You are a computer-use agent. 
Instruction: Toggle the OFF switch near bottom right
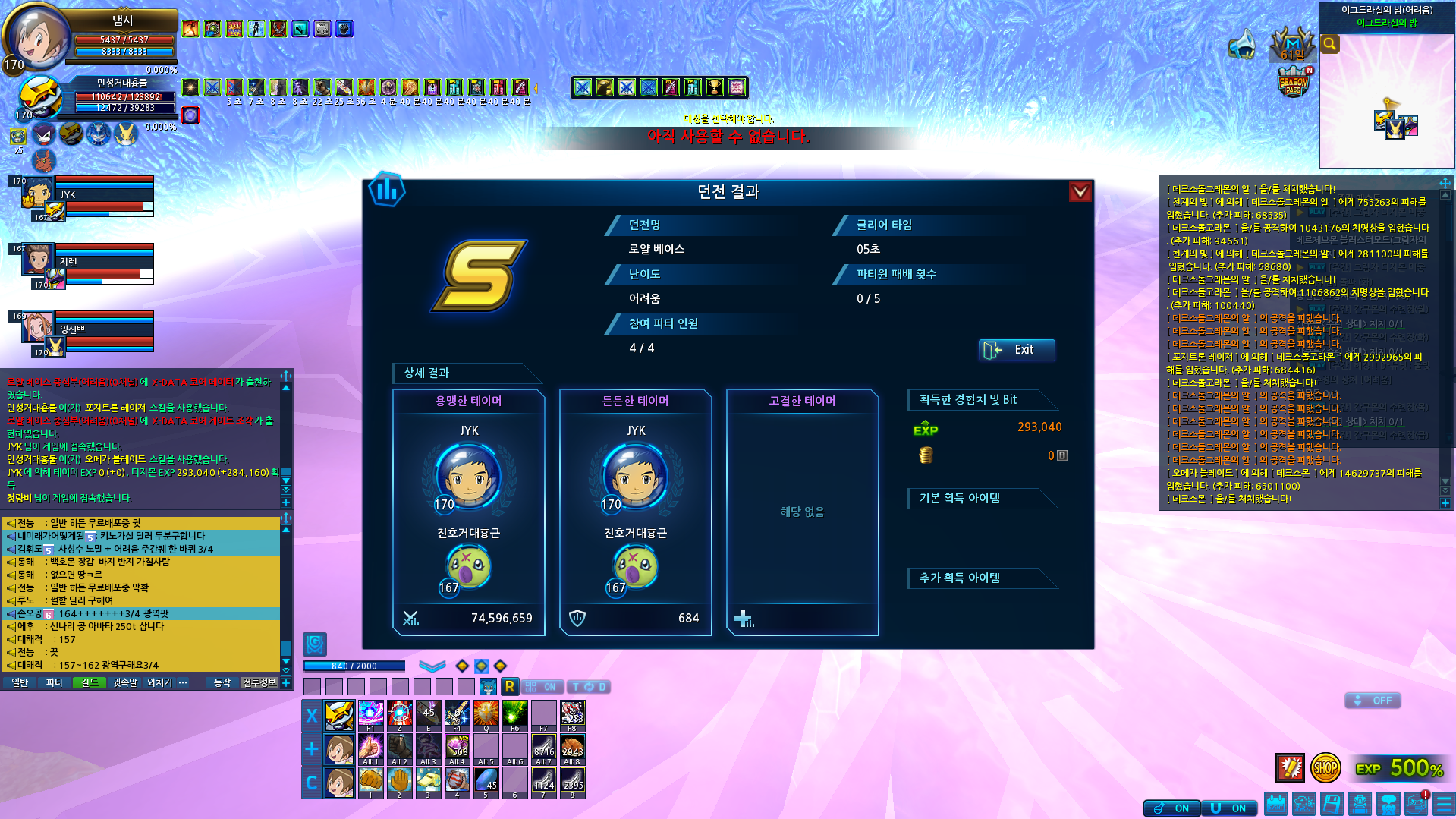1373,701
